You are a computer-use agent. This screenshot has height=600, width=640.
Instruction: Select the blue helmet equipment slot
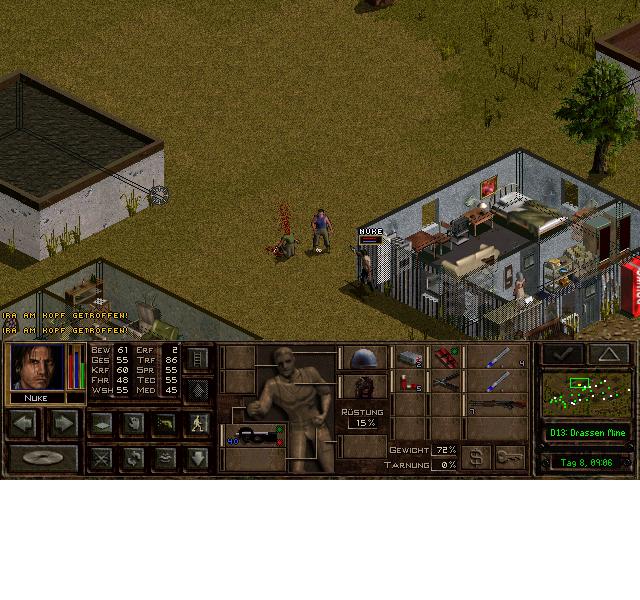(x=362, y=359)
